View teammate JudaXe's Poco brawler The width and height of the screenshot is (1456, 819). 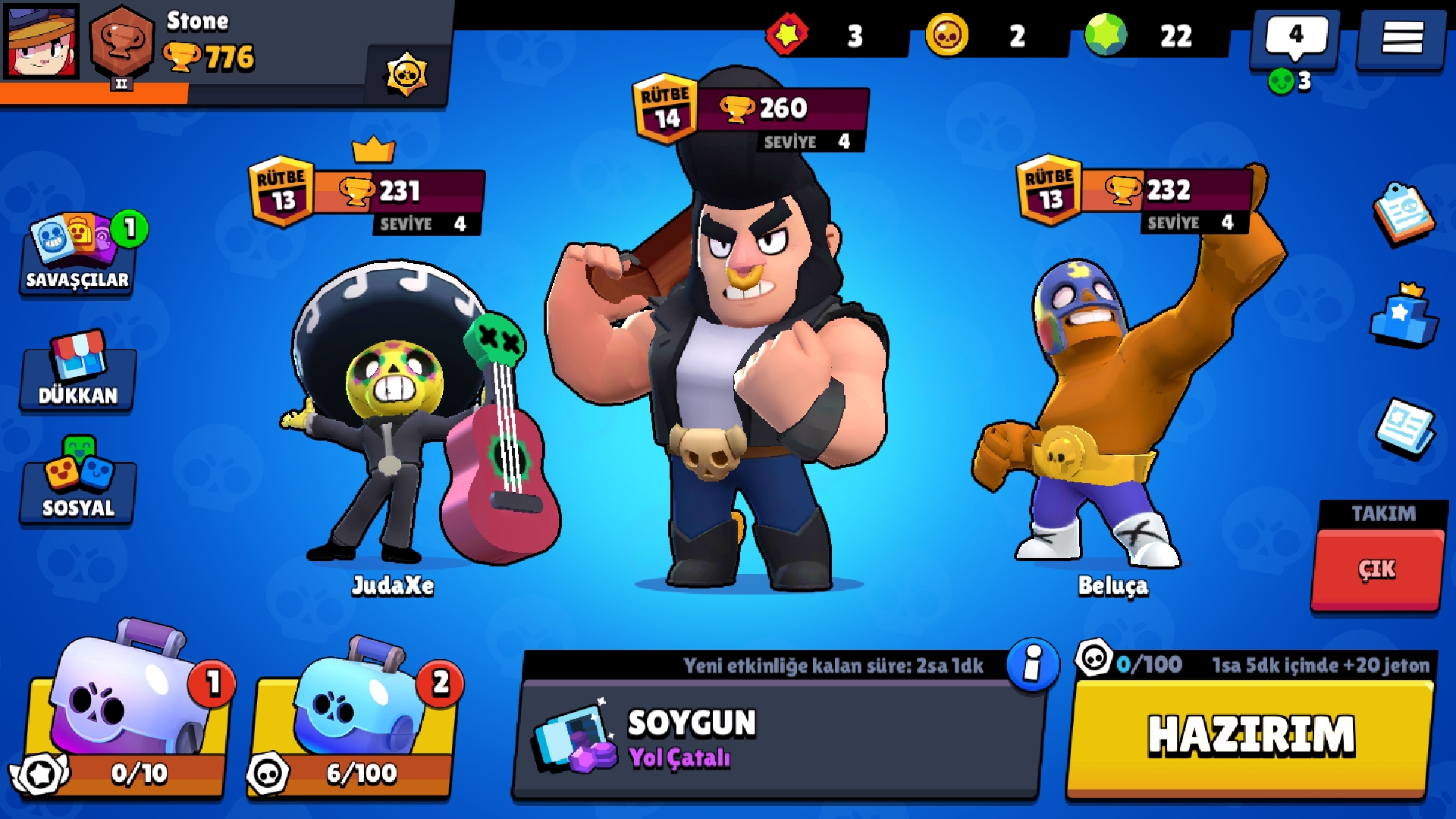[409, 417]
